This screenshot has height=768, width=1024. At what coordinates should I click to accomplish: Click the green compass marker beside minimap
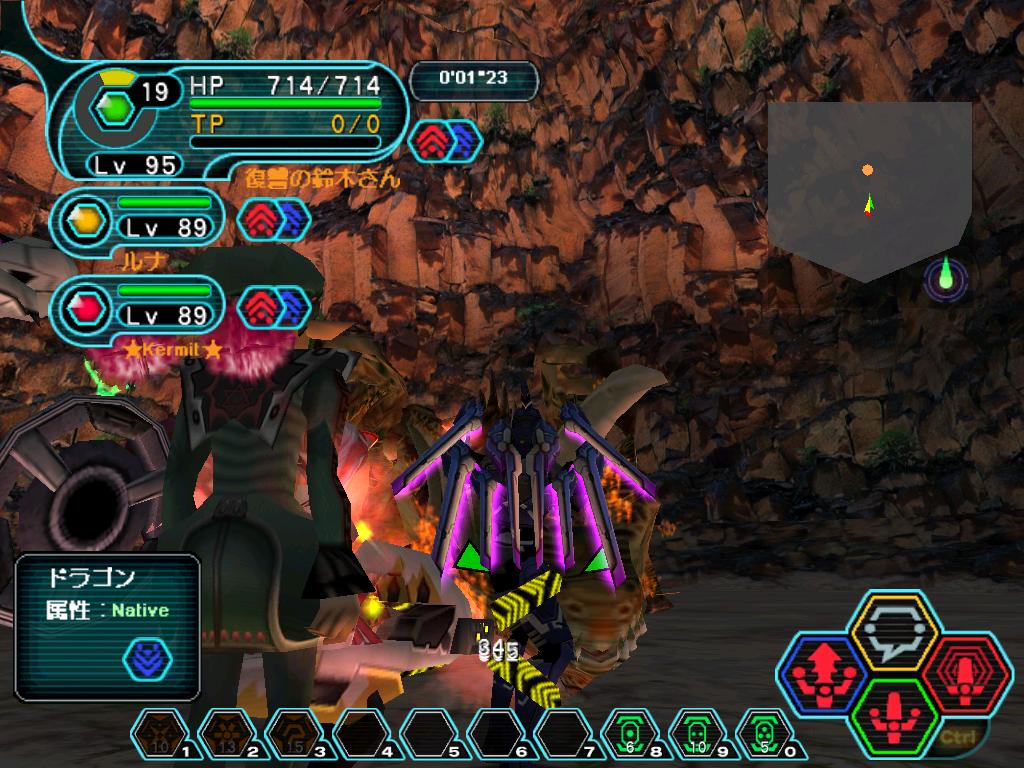945,278
